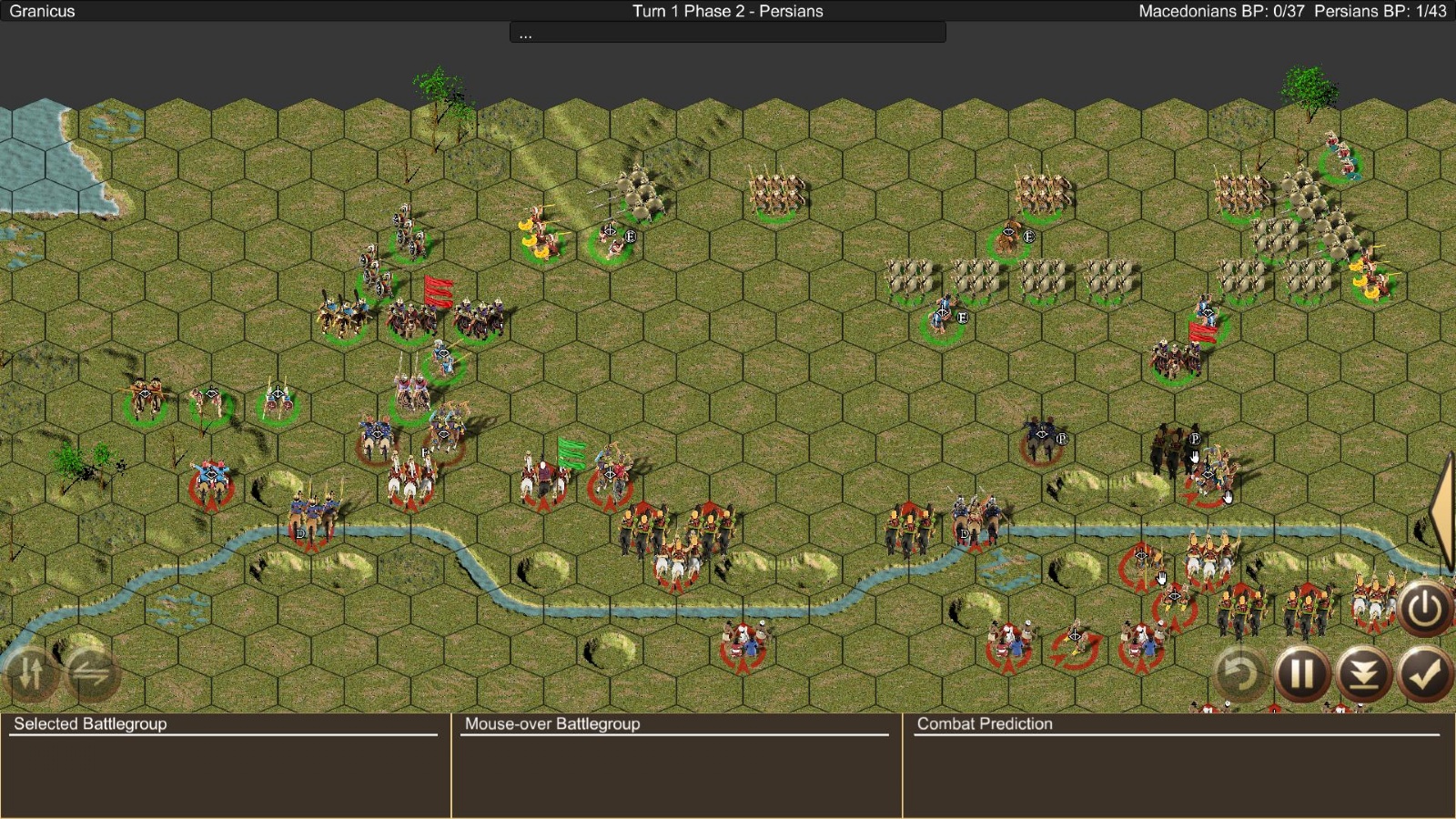Click the vertical up-down arrows button
This screenshot has width=1456, height=819.
tap(31, 673)
